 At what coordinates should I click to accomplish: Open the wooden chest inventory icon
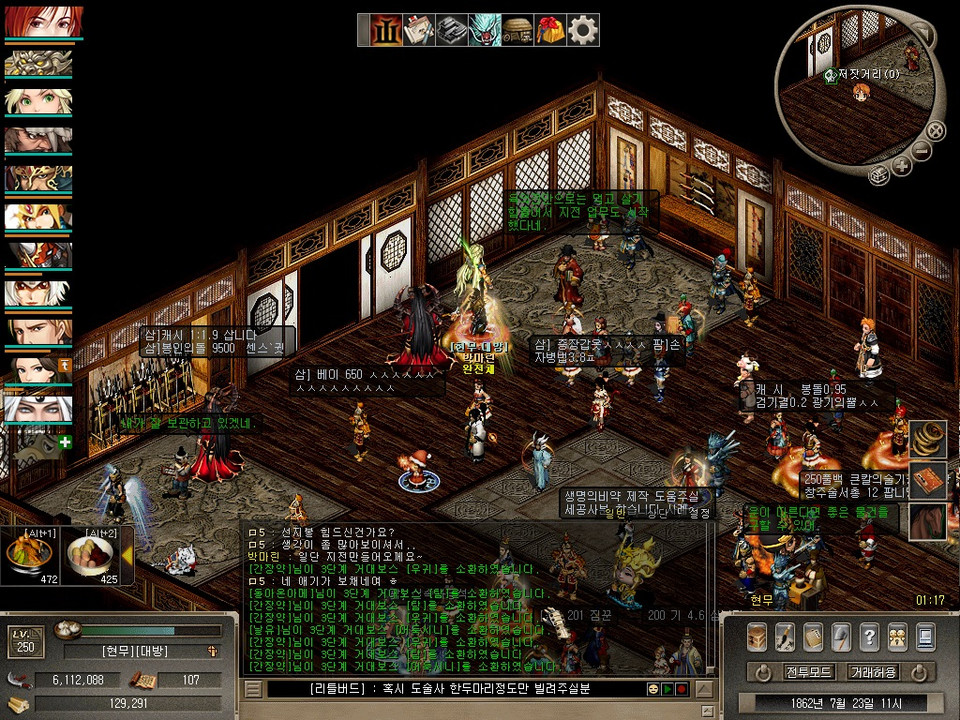(x=757, y=636)
